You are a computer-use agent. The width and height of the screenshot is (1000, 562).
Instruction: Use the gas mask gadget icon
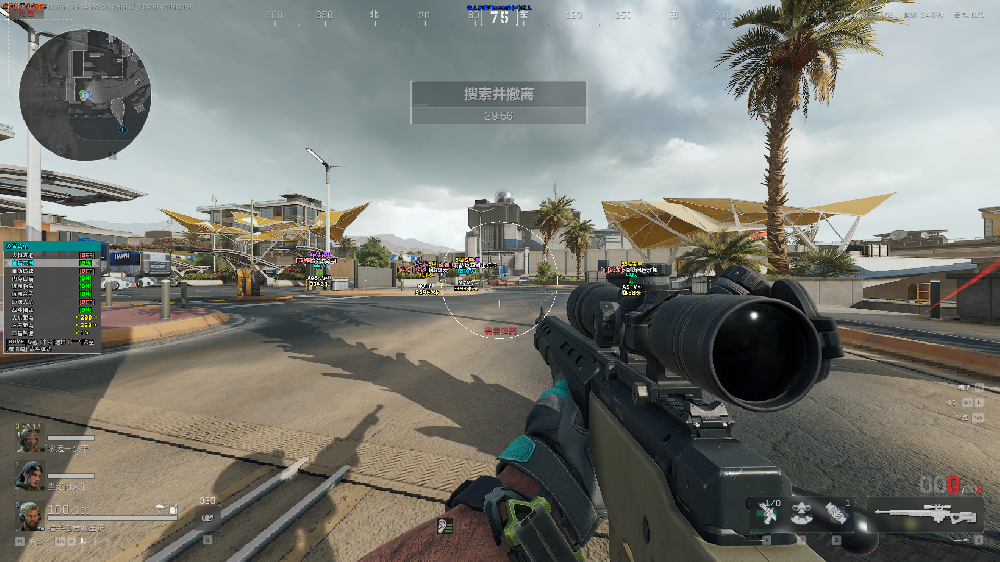(801, 514)
